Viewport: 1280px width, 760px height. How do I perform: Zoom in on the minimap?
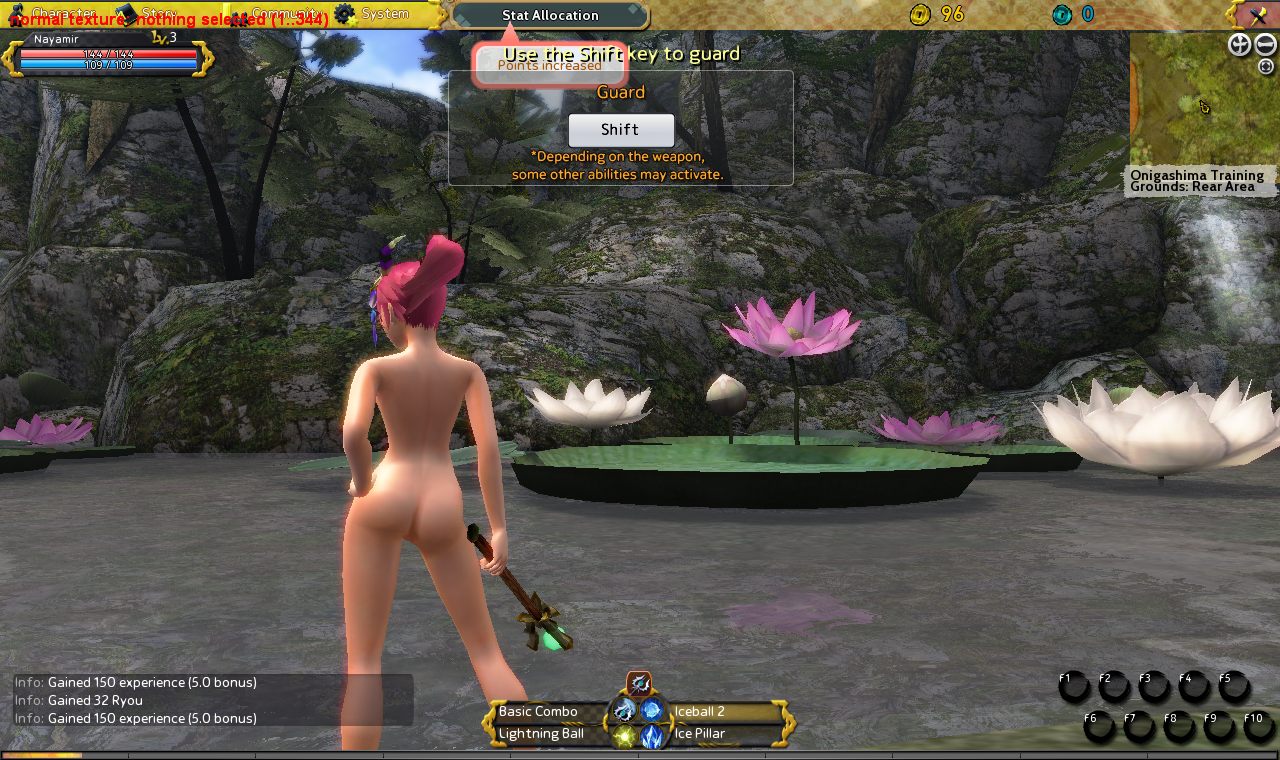pos(1239,44)
